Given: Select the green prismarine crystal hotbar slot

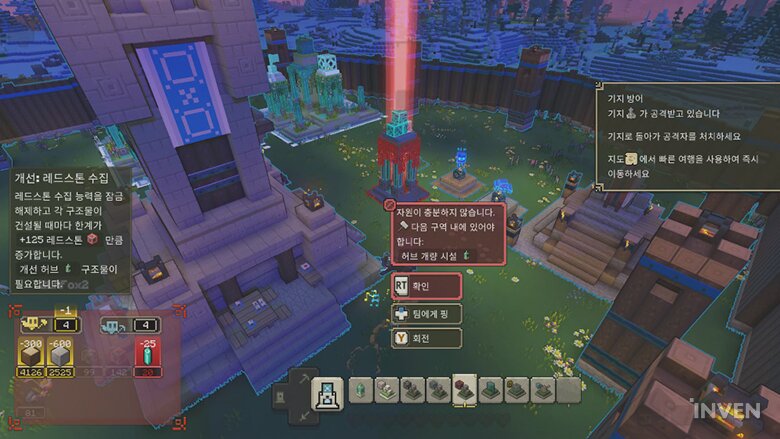Looking at the screenshot, I should (360, 390).
